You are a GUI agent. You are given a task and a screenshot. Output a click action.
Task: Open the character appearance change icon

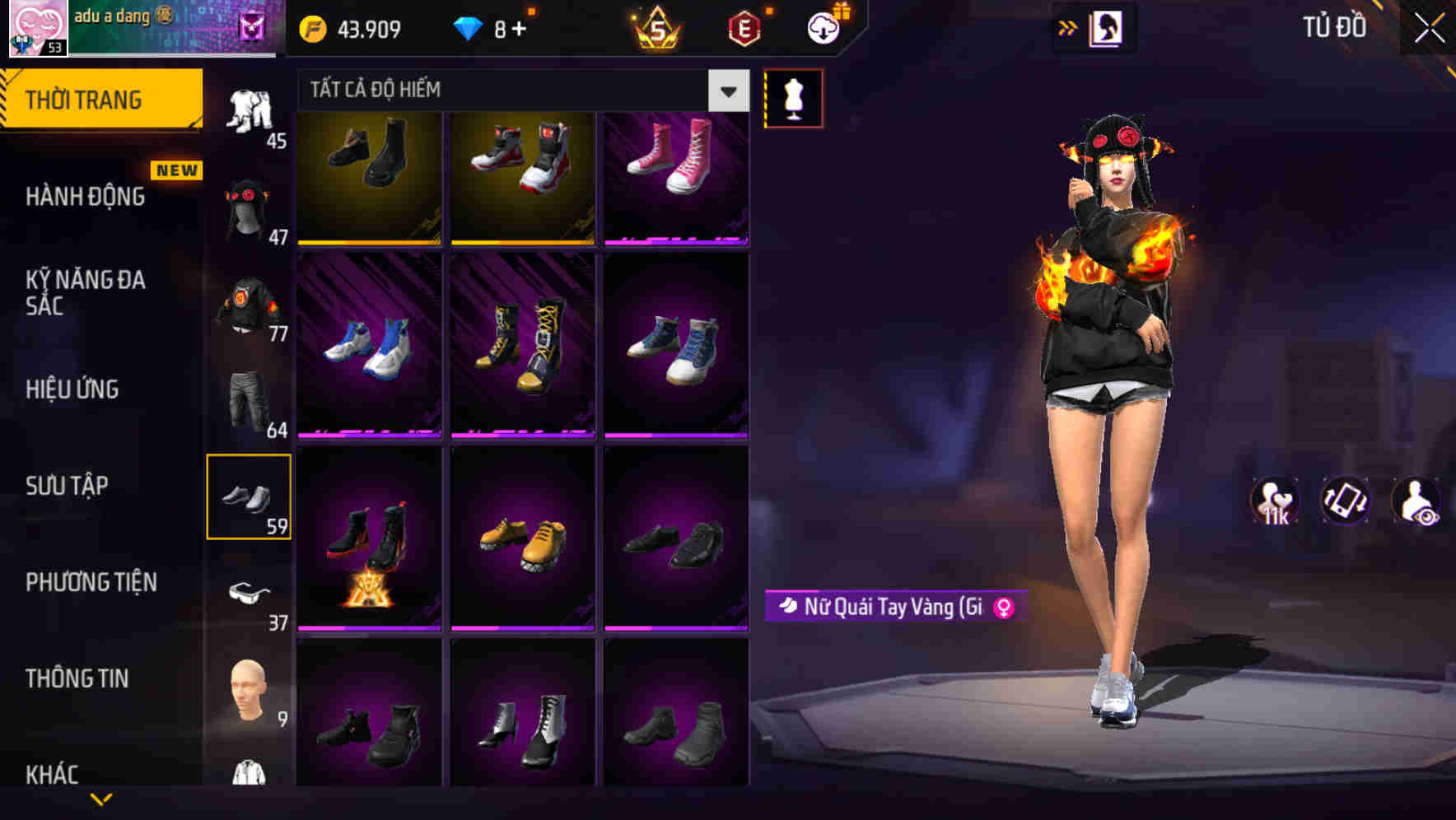point(1108,27)
